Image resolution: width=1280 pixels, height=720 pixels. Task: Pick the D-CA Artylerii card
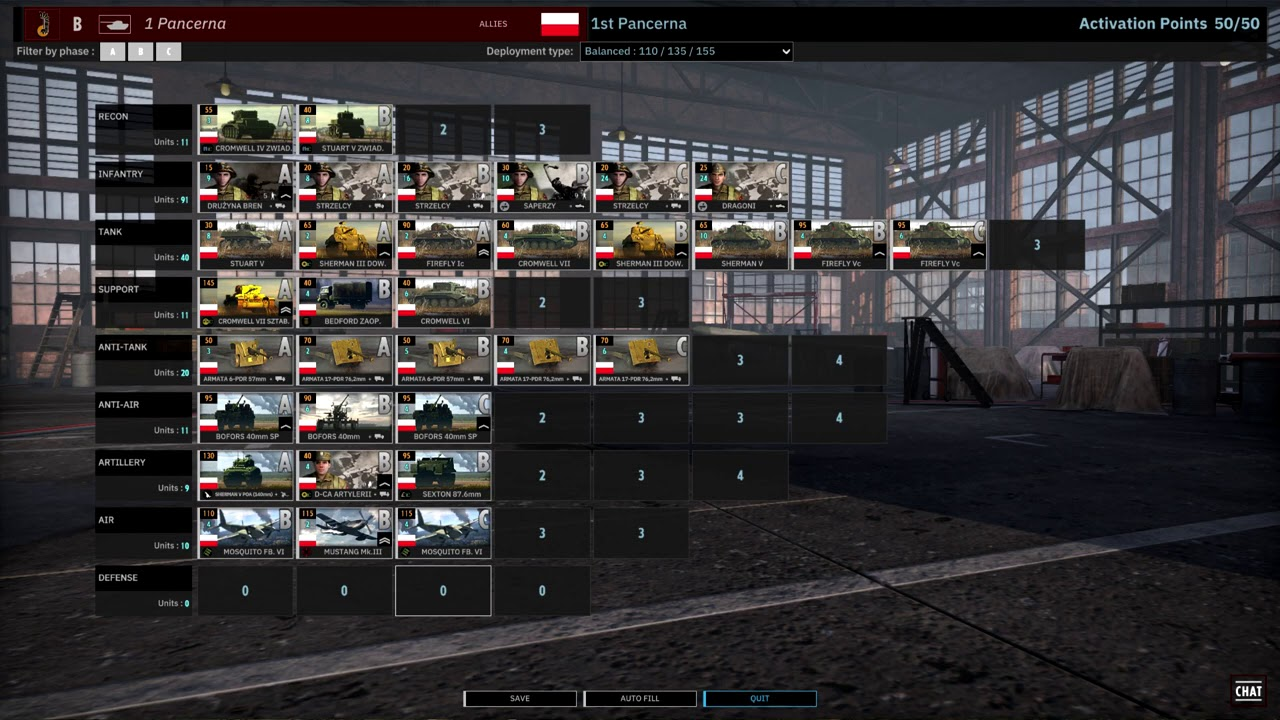(345, 475)
